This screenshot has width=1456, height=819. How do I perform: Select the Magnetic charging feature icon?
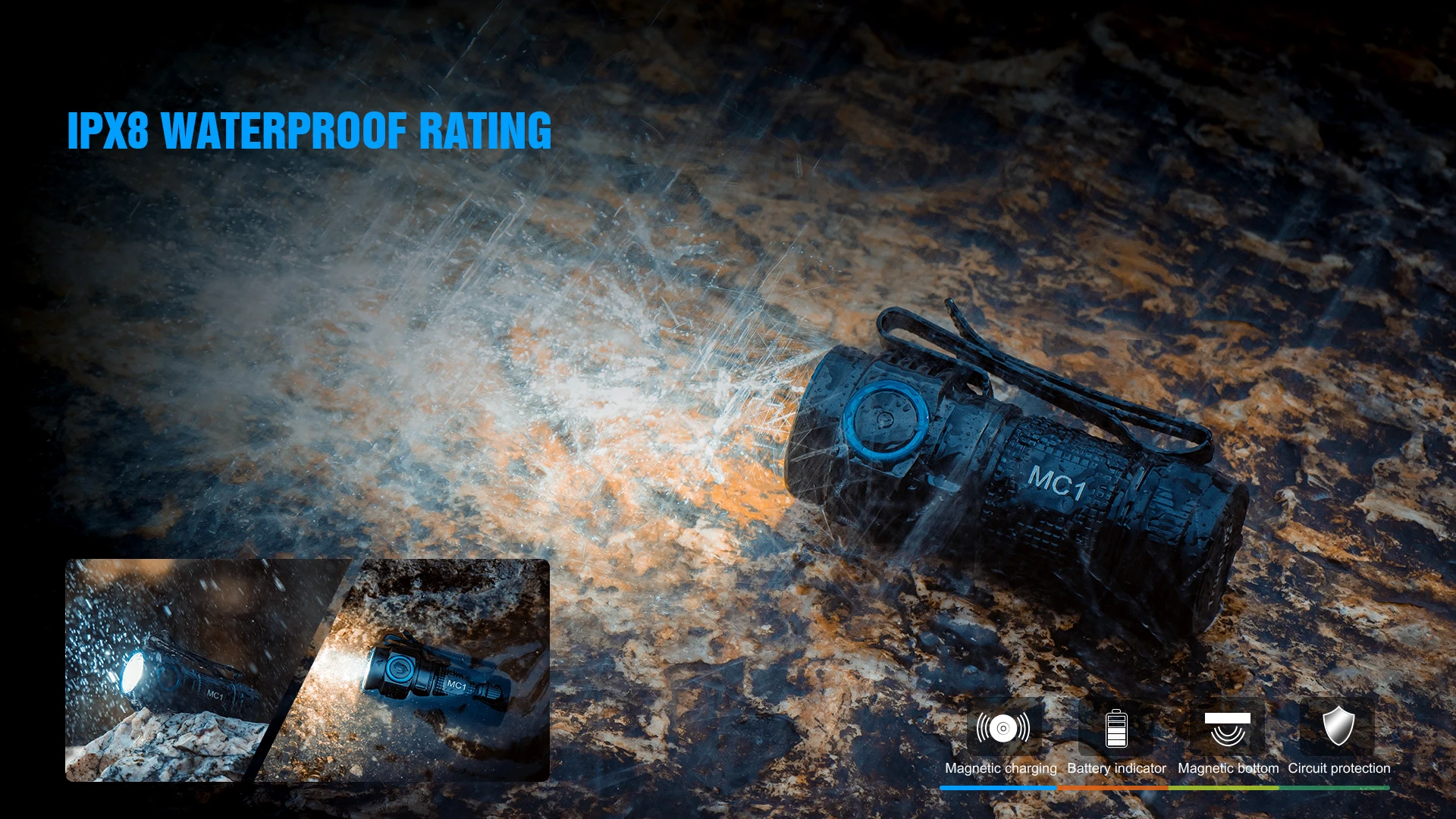[x=1003, y=728]
